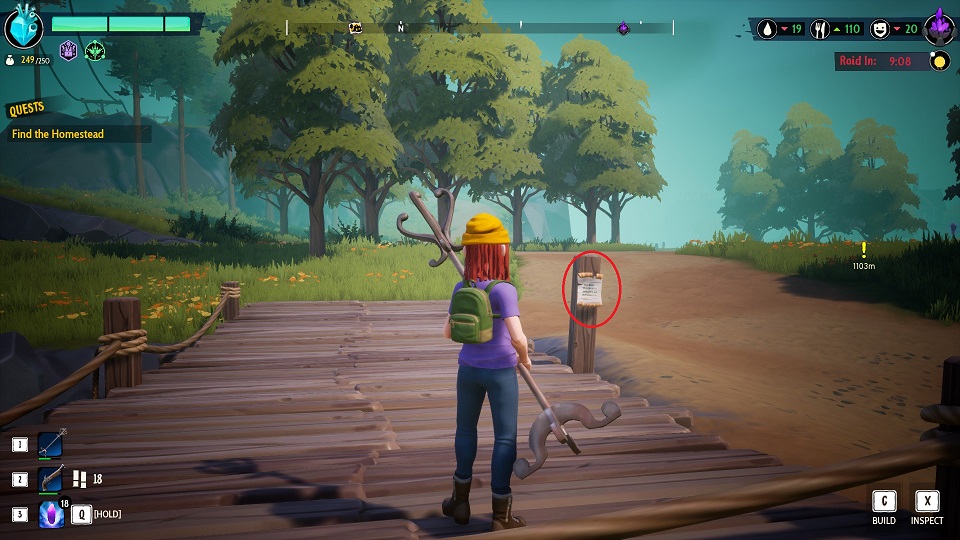Click the purple marker on the compass
960x540 pixels.
pyautogui.click(x=623, y=28)
